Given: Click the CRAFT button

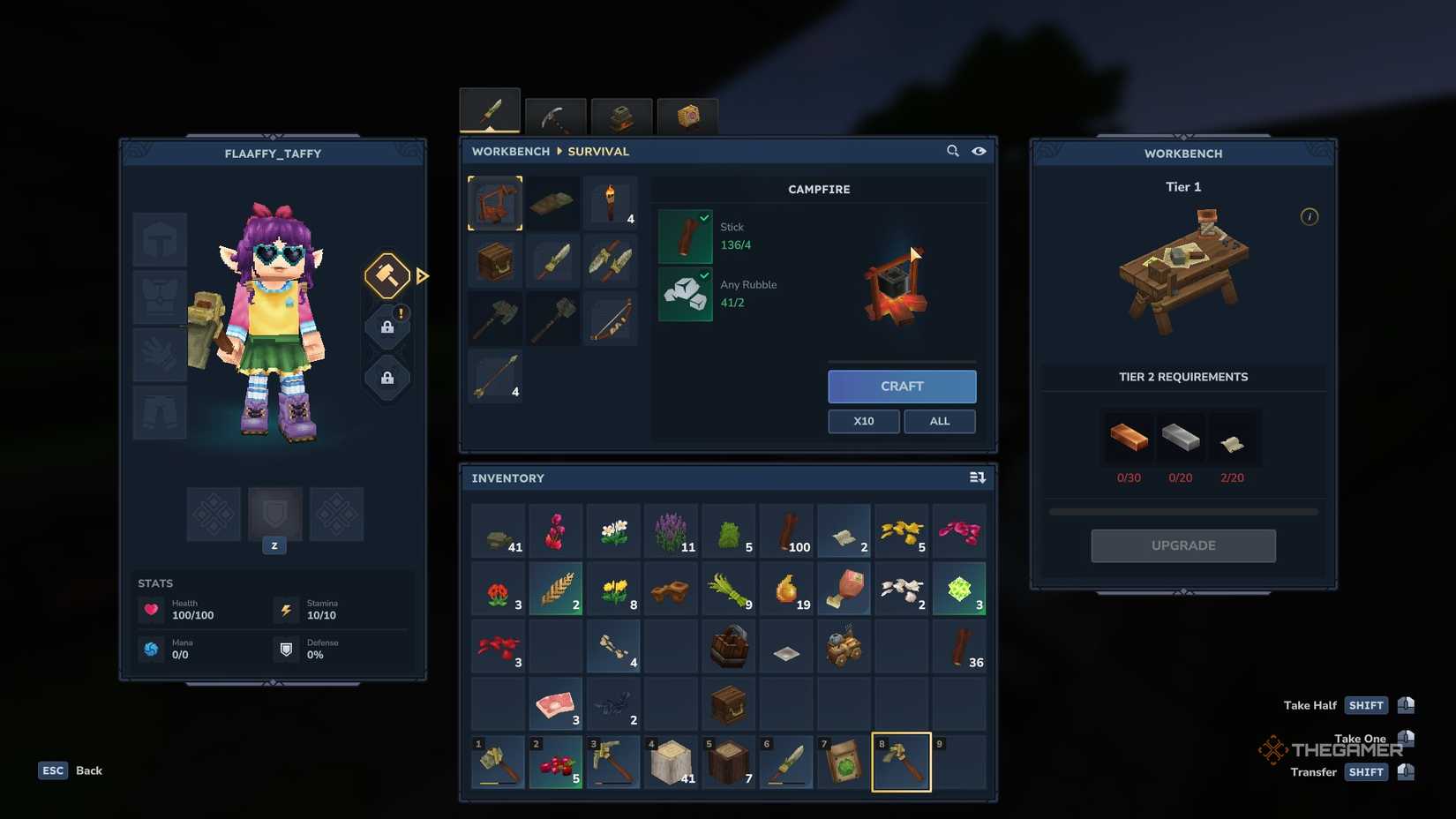Looking at the screenshot, I should point(901,386).
